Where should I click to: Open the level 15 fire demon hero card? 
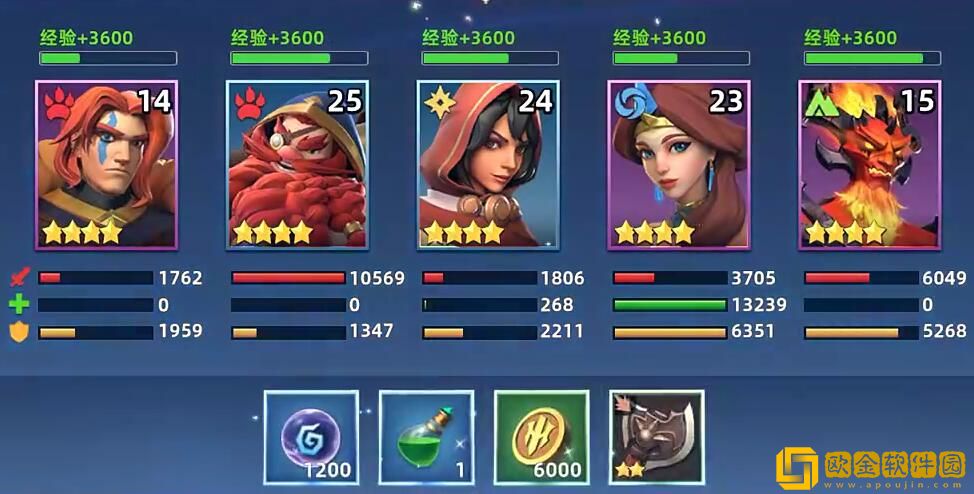tap(870, 165)
